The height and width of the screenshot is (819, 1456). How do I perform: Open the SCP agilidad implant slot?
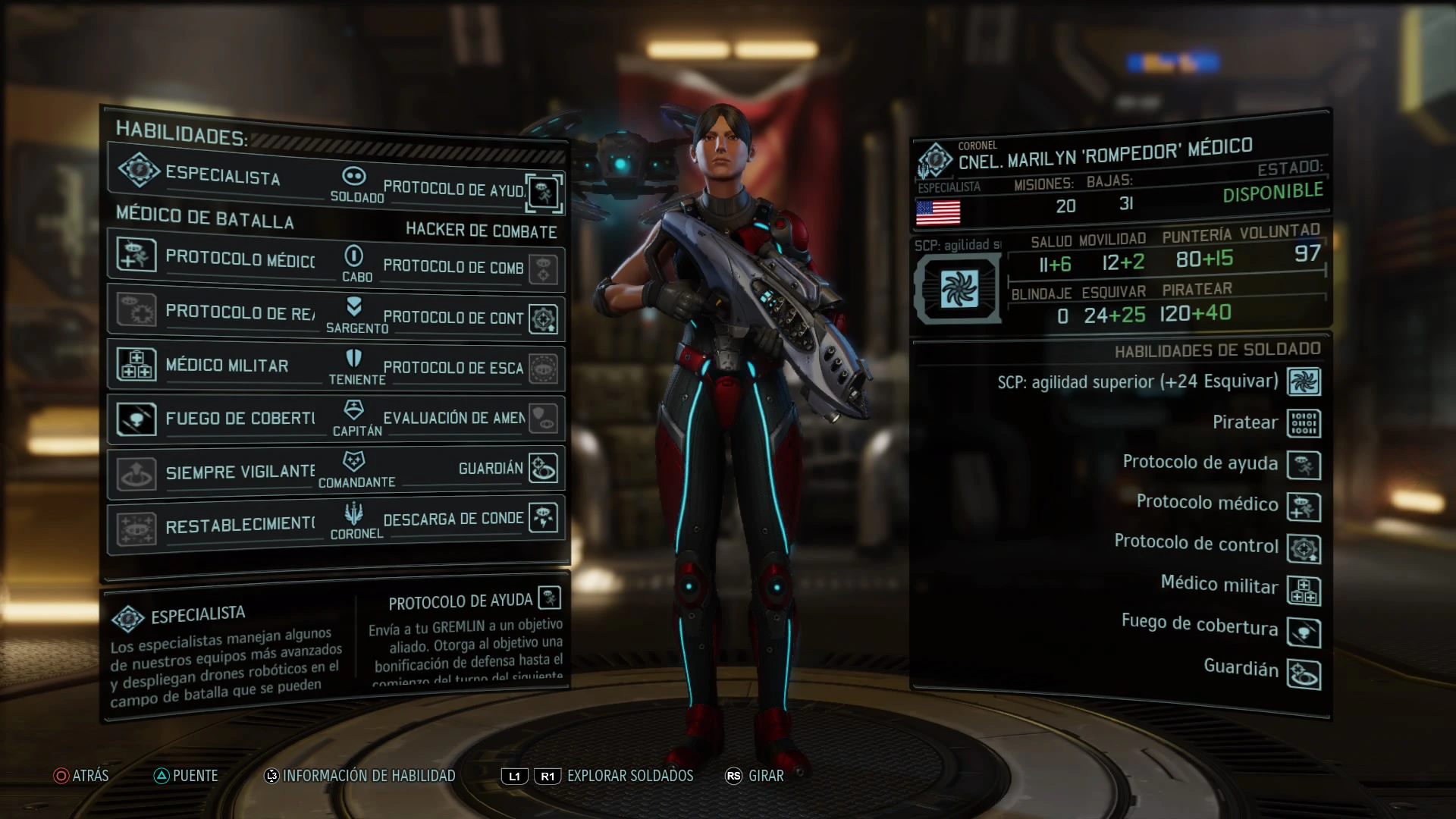pyautogui.click(x=959, y=289)
